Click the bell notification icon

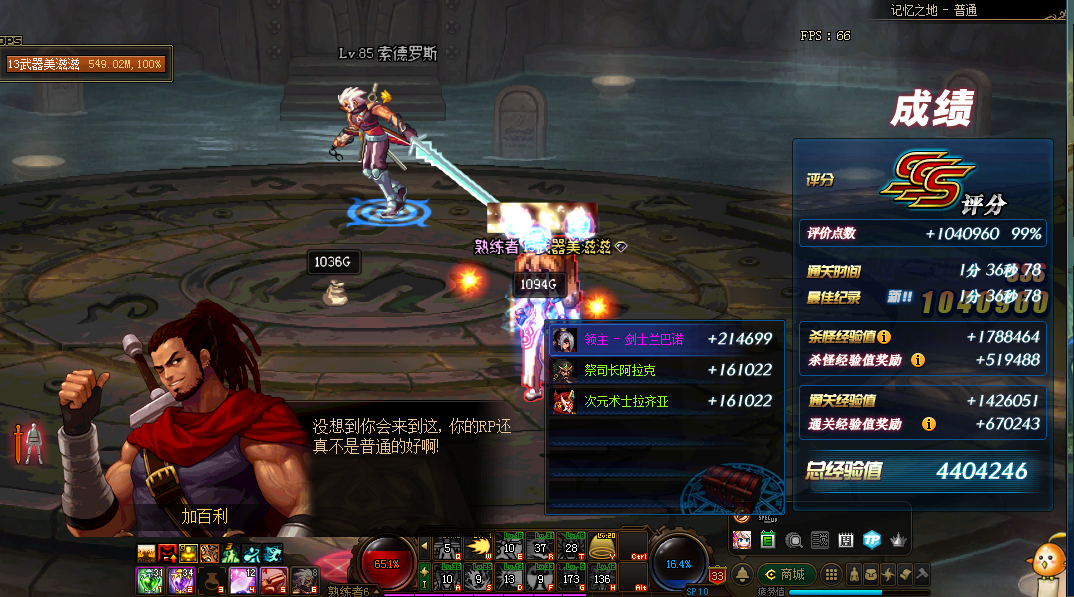[x=743, y=574]
